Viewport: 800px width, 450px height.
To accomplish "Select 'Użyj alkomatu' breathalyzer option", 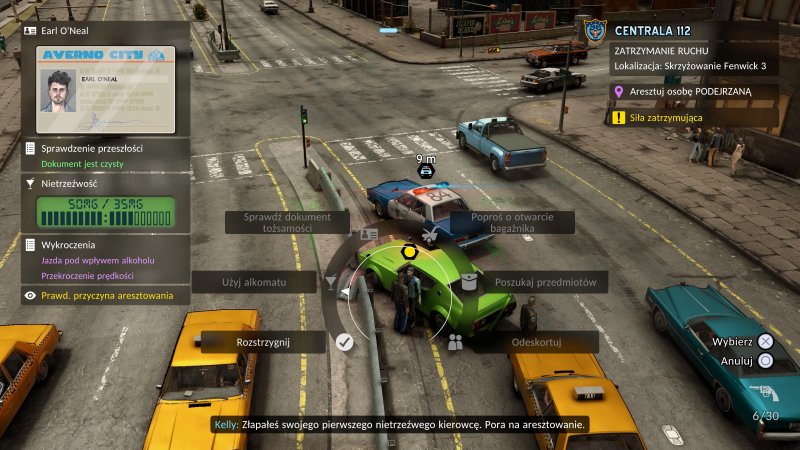I will 254,283.
